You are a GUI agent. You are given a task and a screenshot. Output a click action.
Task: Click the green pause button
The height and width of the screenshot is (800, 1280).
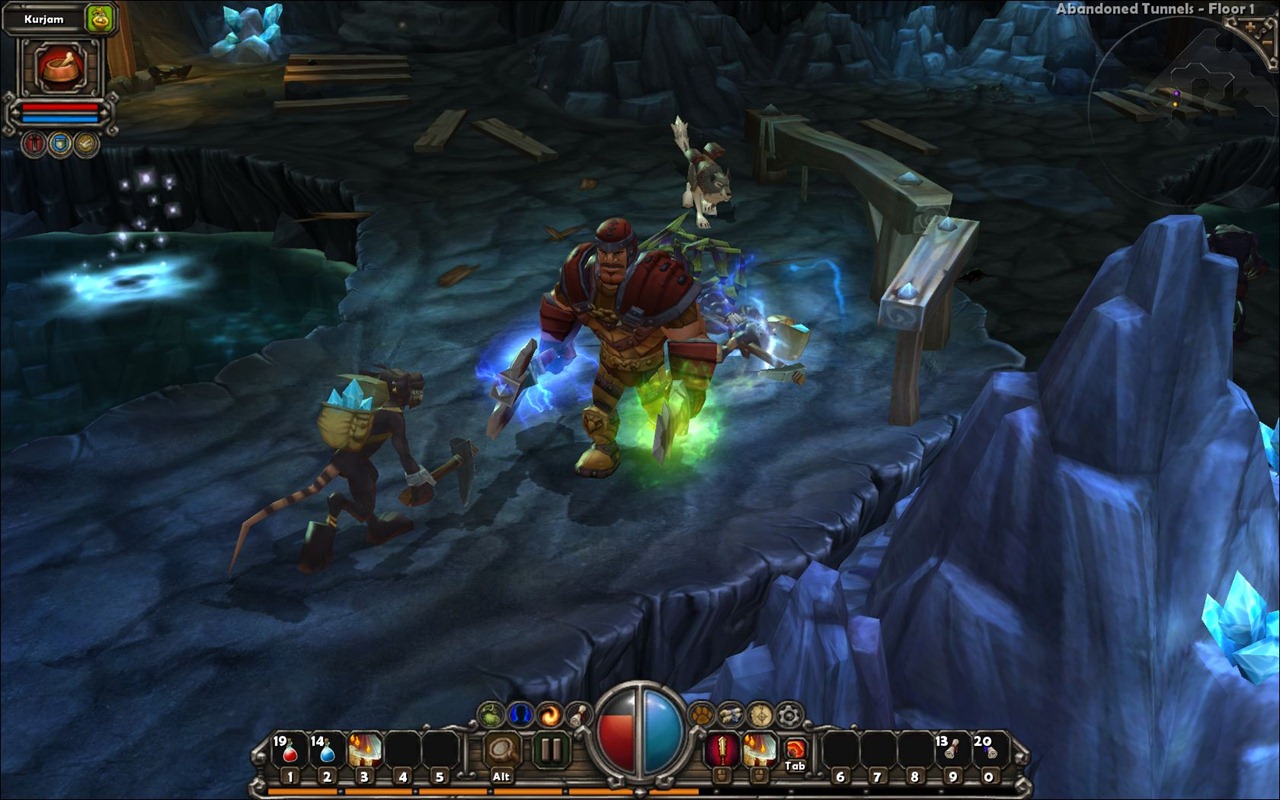point(549,750)
